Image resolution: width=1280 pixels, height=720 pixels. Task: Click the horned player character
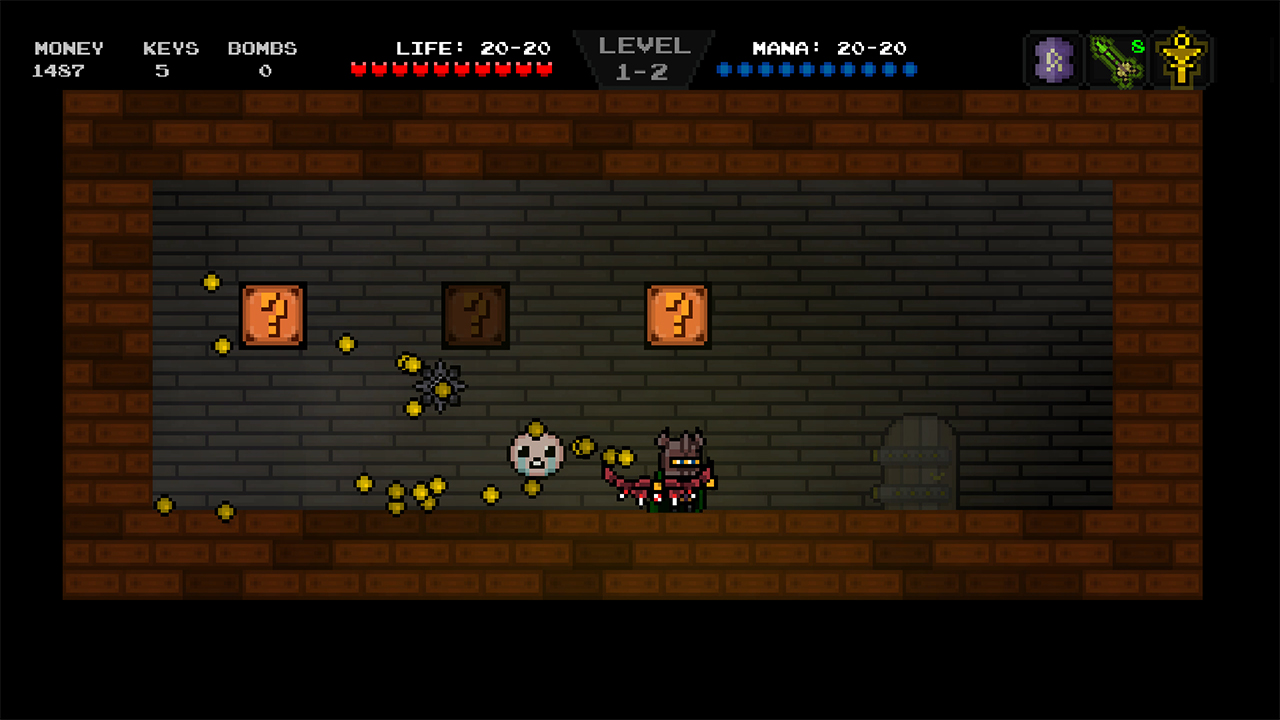tap(678, 470)
